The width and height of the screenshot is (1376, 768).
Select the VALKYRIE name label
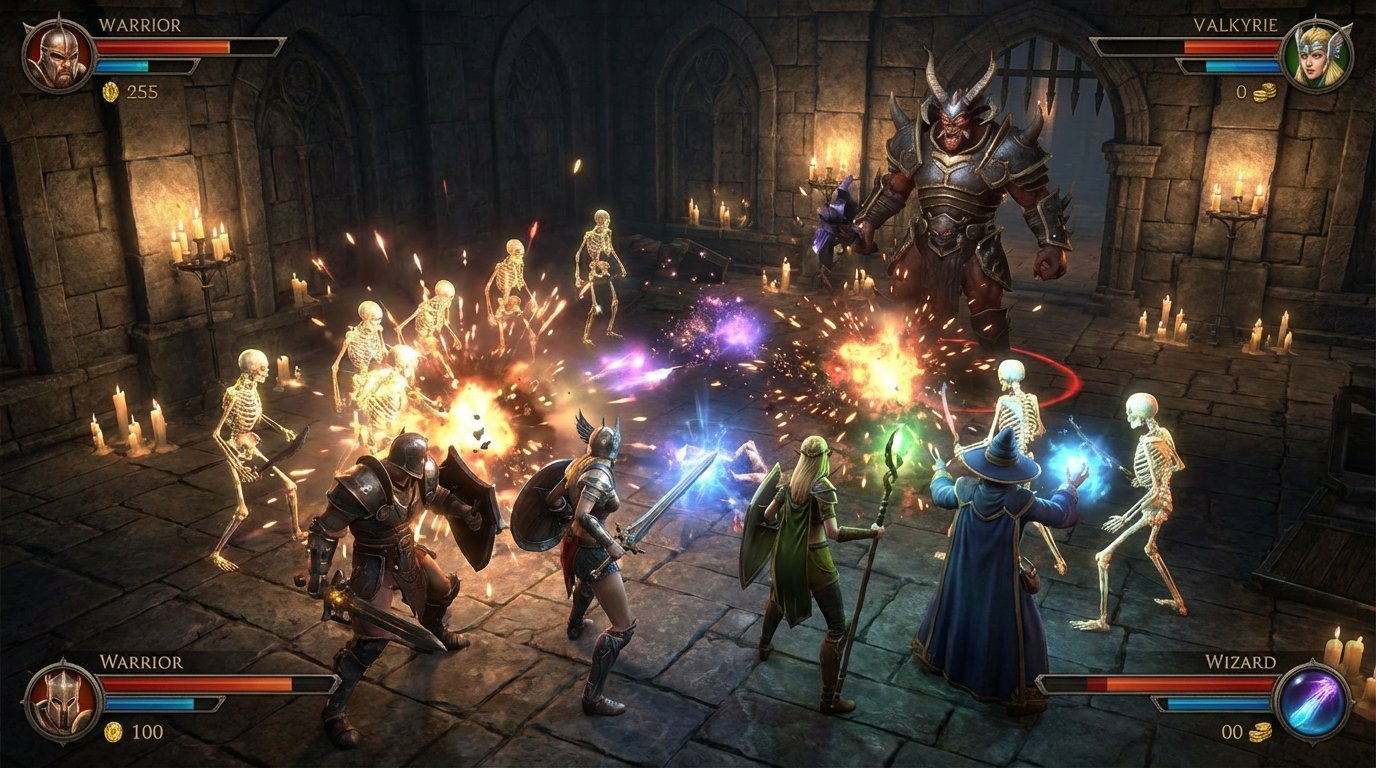point(1238,26)
